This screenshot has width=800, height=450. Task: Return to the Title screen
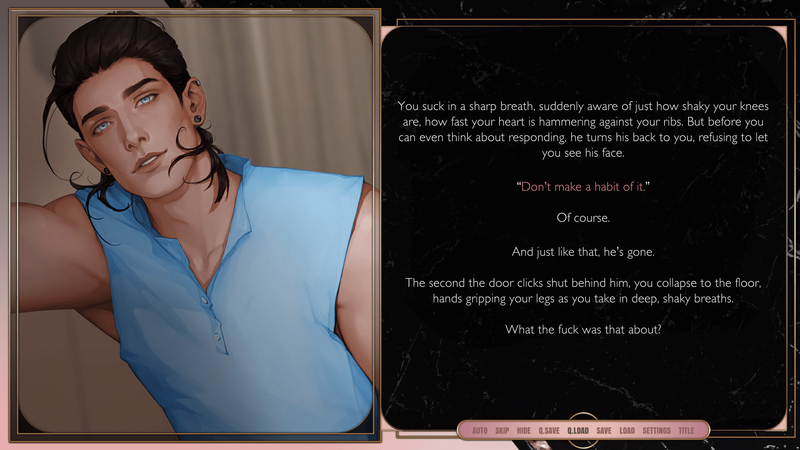686,430
